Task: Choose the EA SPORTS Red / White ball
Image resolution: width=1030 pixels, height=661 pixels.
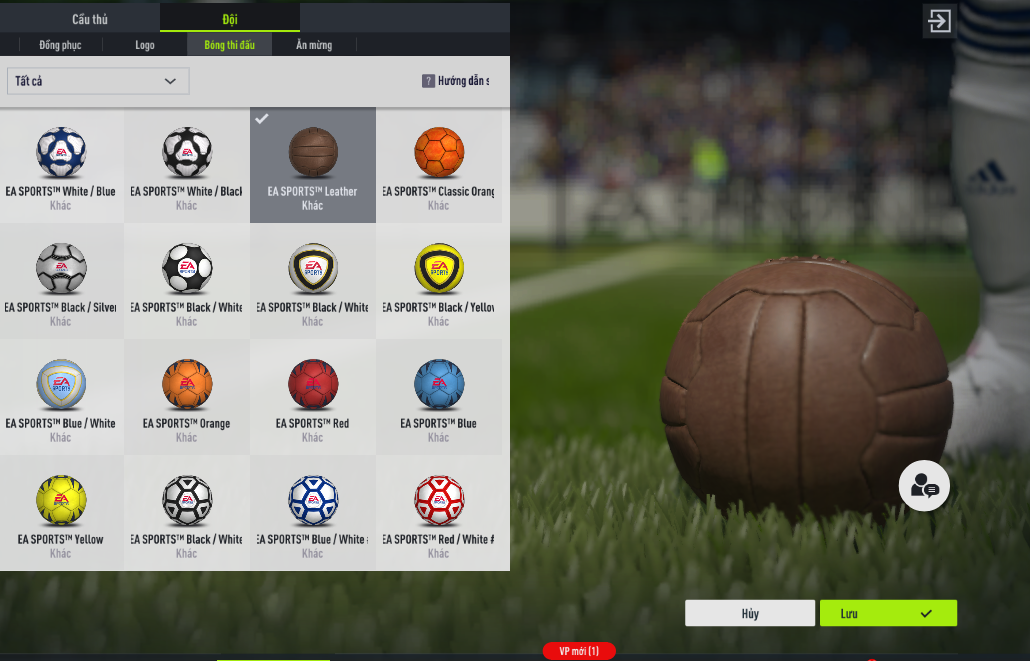Action: (x=439, y=513)
